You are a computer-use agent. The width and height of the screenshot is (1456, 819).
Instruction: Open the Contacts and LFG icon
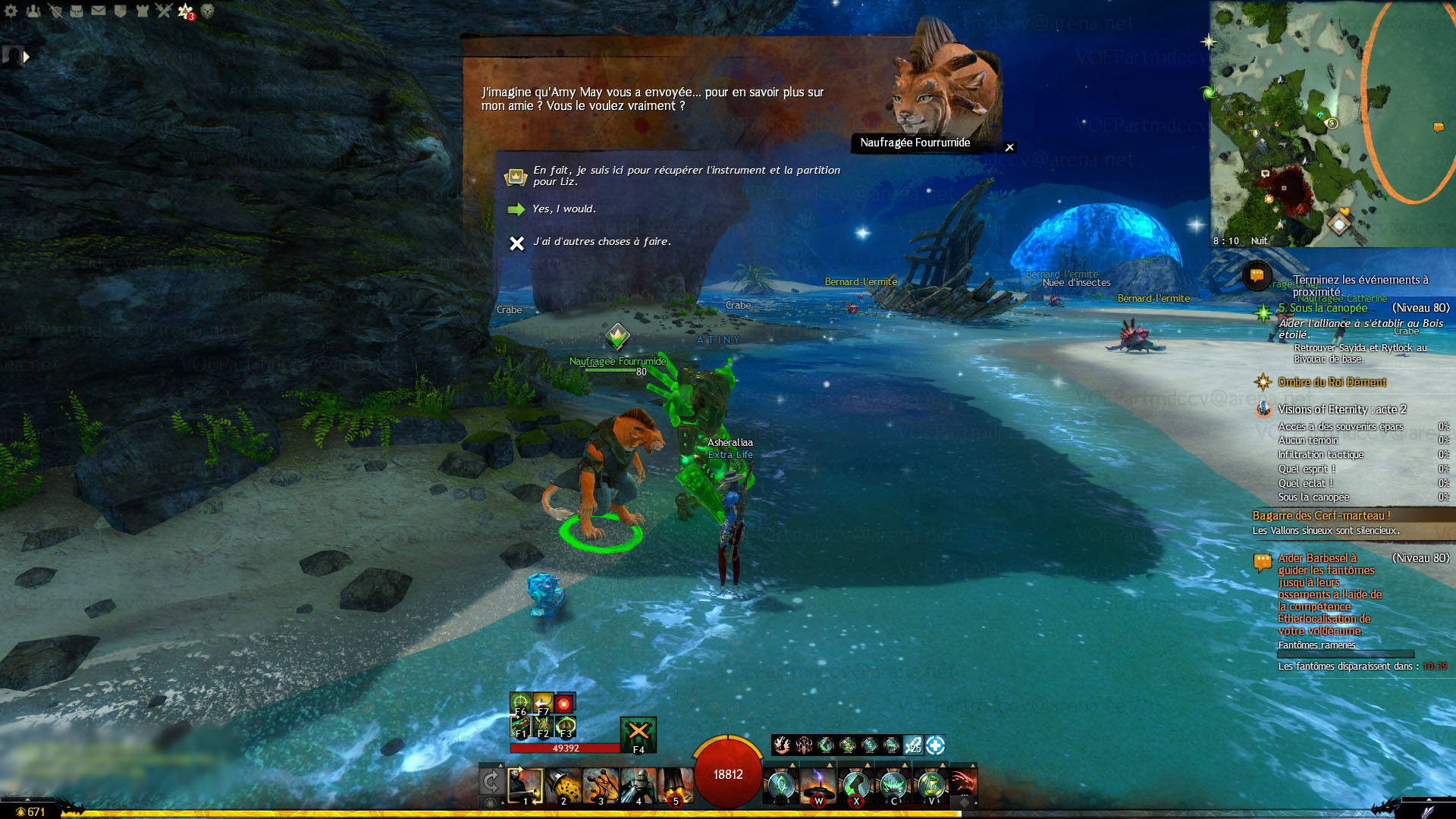[x=33, y=11]
